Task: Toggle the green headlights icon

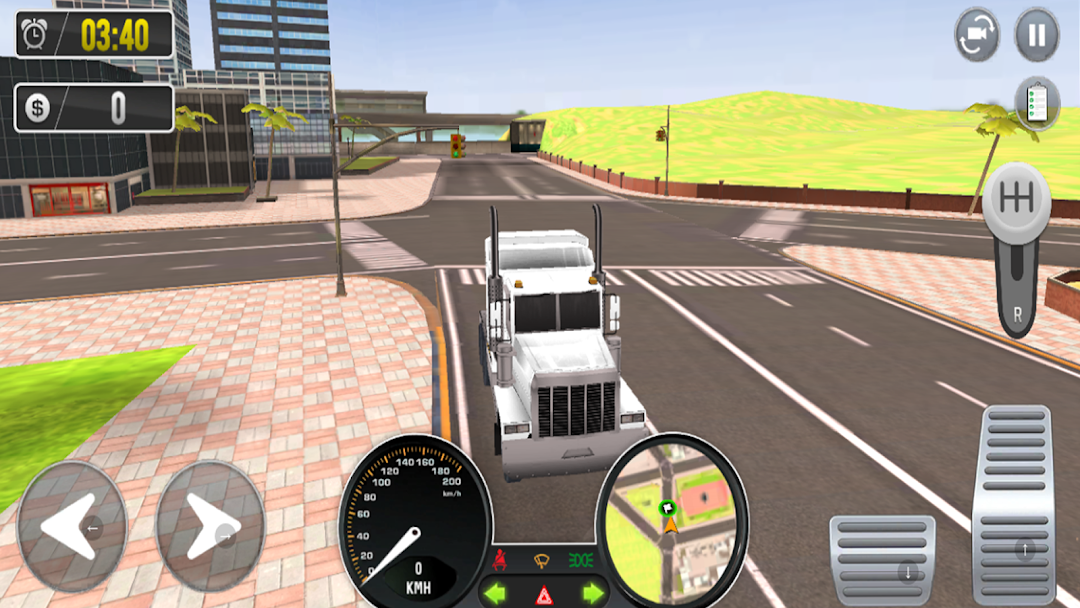Action: (x=581, y=559)
